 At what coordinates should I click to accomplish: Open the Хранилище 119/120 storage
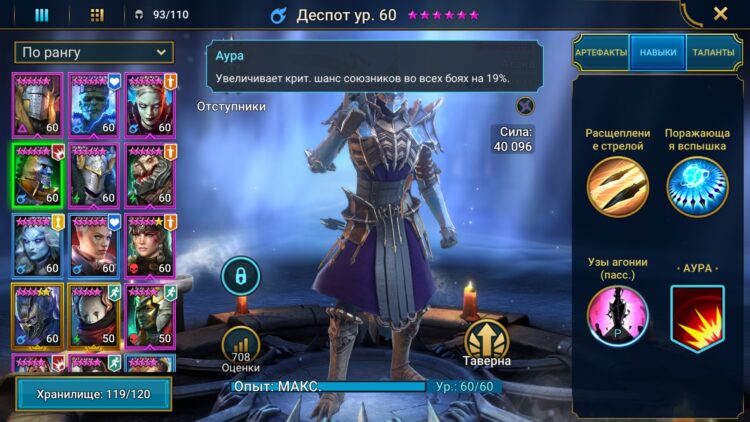(x=93, y=394)
